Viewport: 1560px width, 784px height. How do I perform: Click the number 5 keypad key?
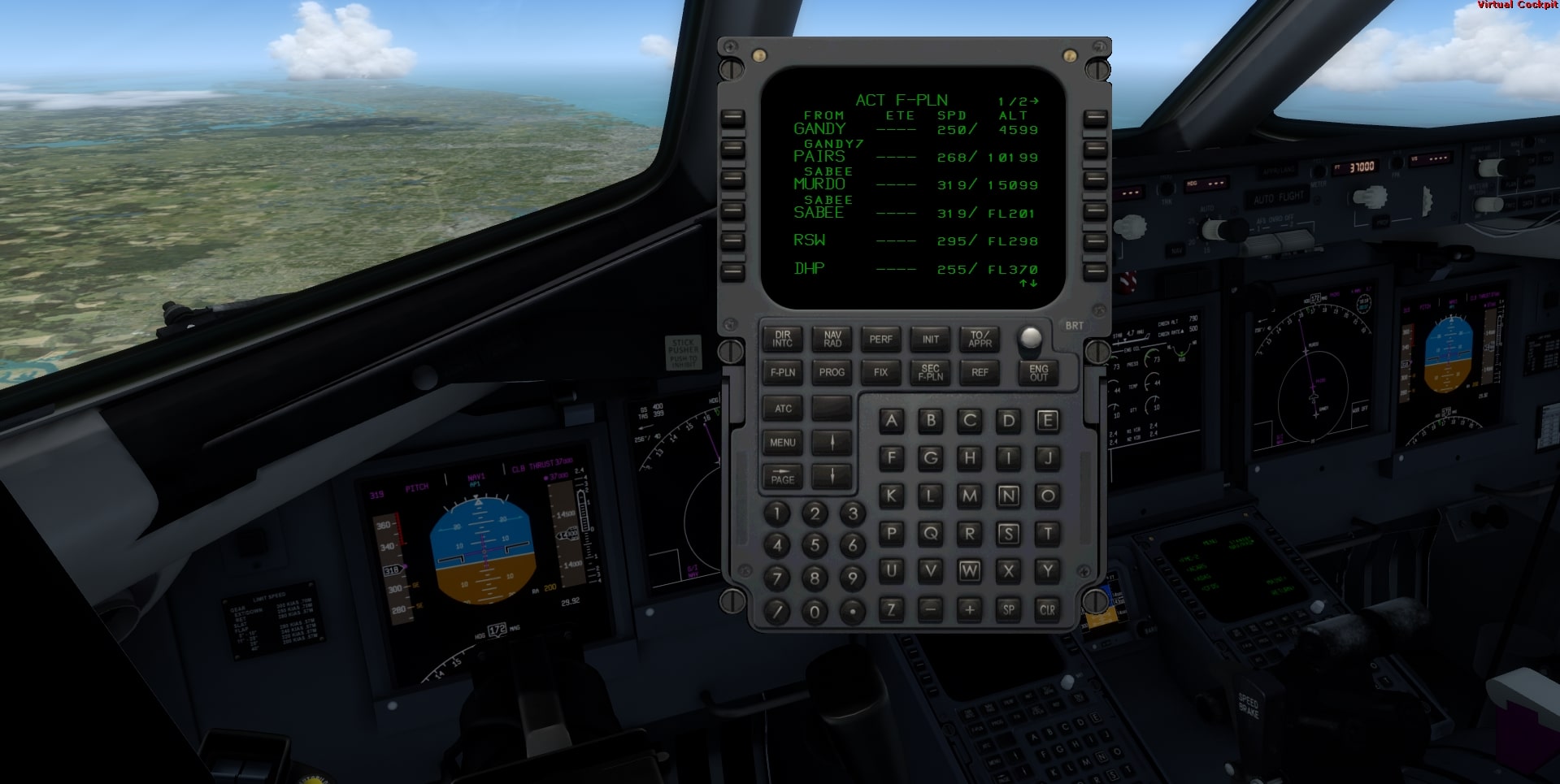(815, 545)
